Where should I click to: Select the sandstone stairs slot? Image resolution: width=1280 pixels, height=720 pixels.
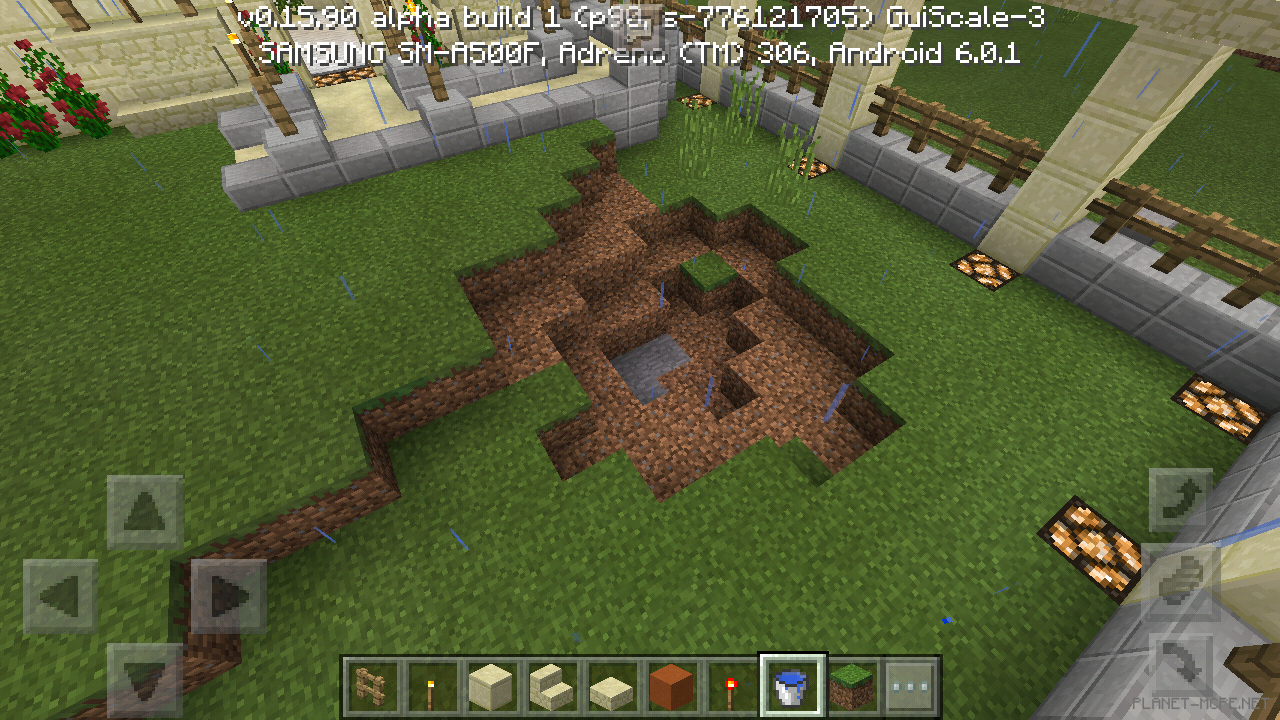pos(551,687)
